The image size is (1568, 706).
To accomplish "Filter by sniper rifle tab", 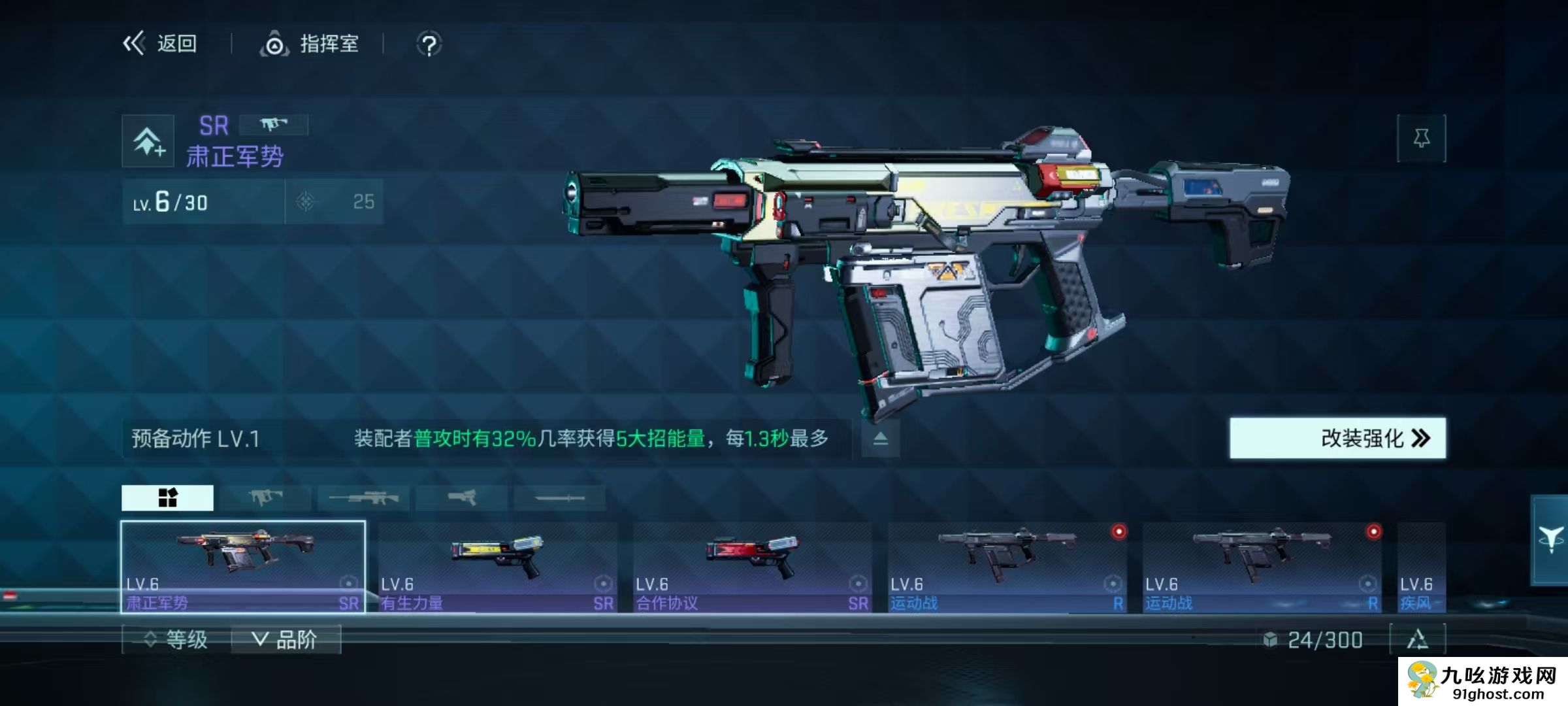I will [x=363, y=498].
